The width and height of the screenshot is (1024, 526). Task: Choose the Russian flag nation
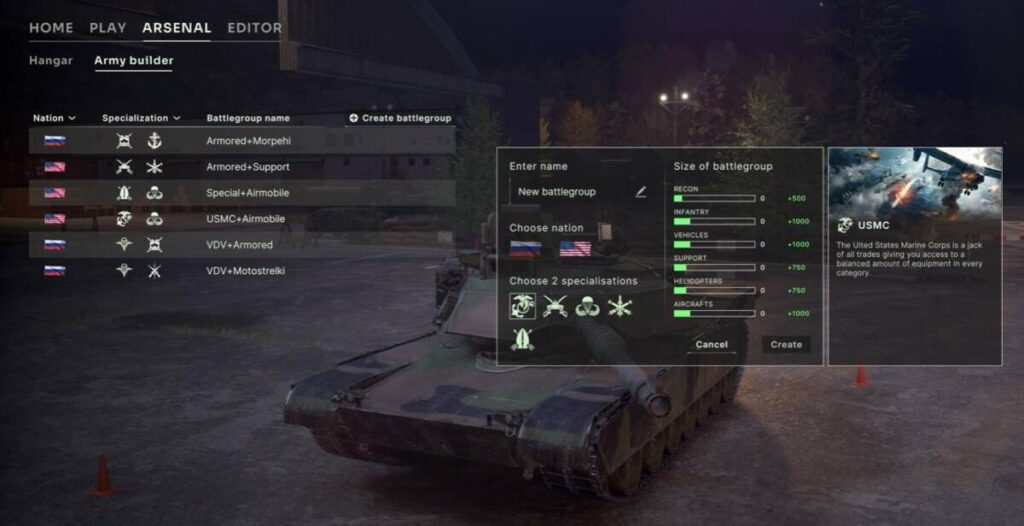point(525,249)
